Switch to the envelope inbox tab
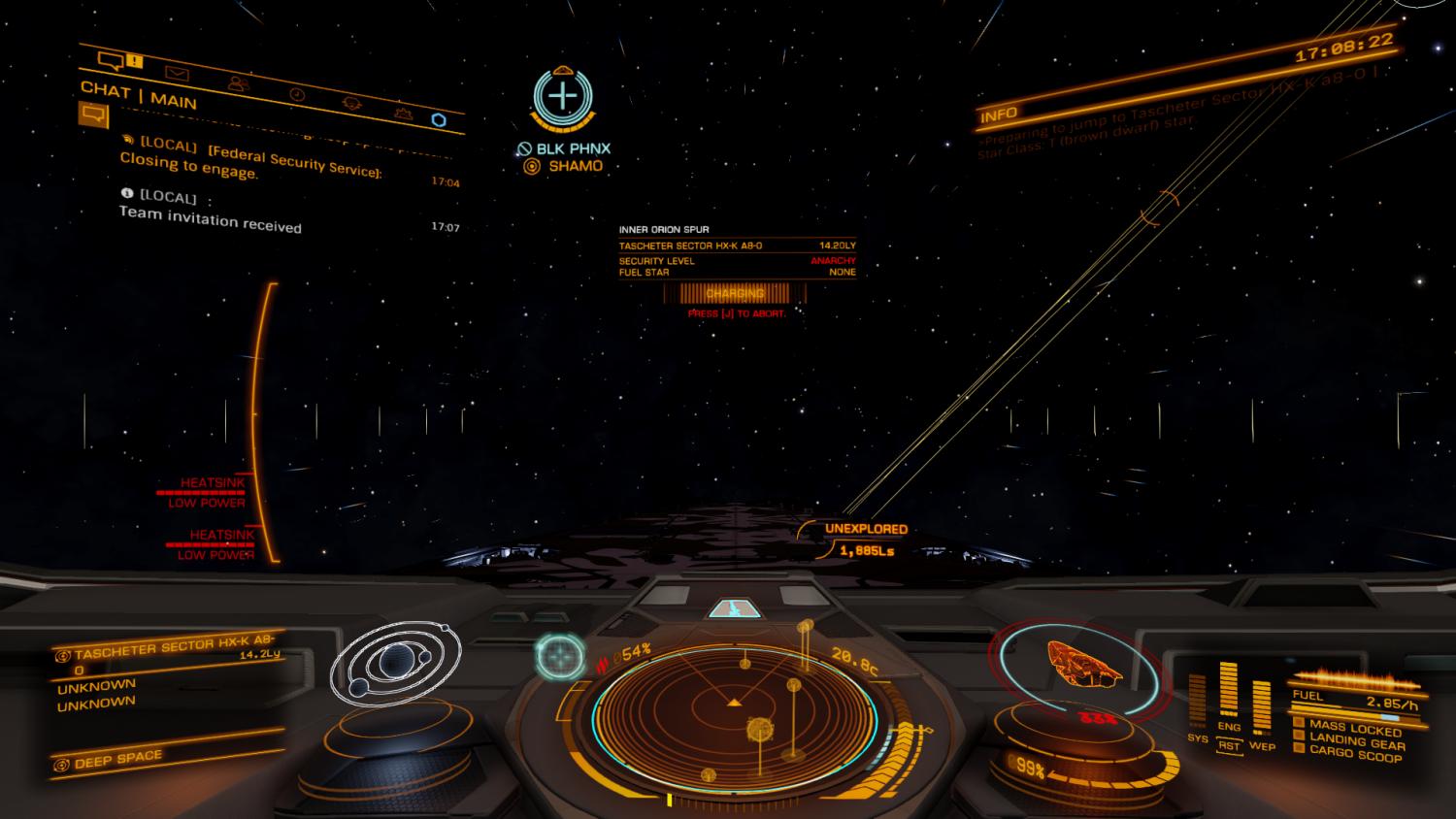 [x=177, y=73]
